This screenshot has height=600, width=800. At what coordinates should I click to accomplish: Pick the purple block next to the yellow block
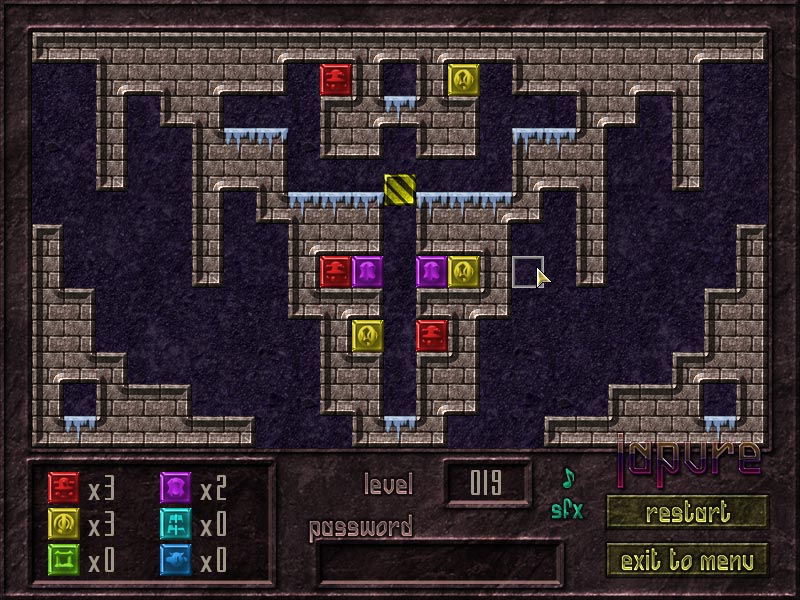pos(432,271)
